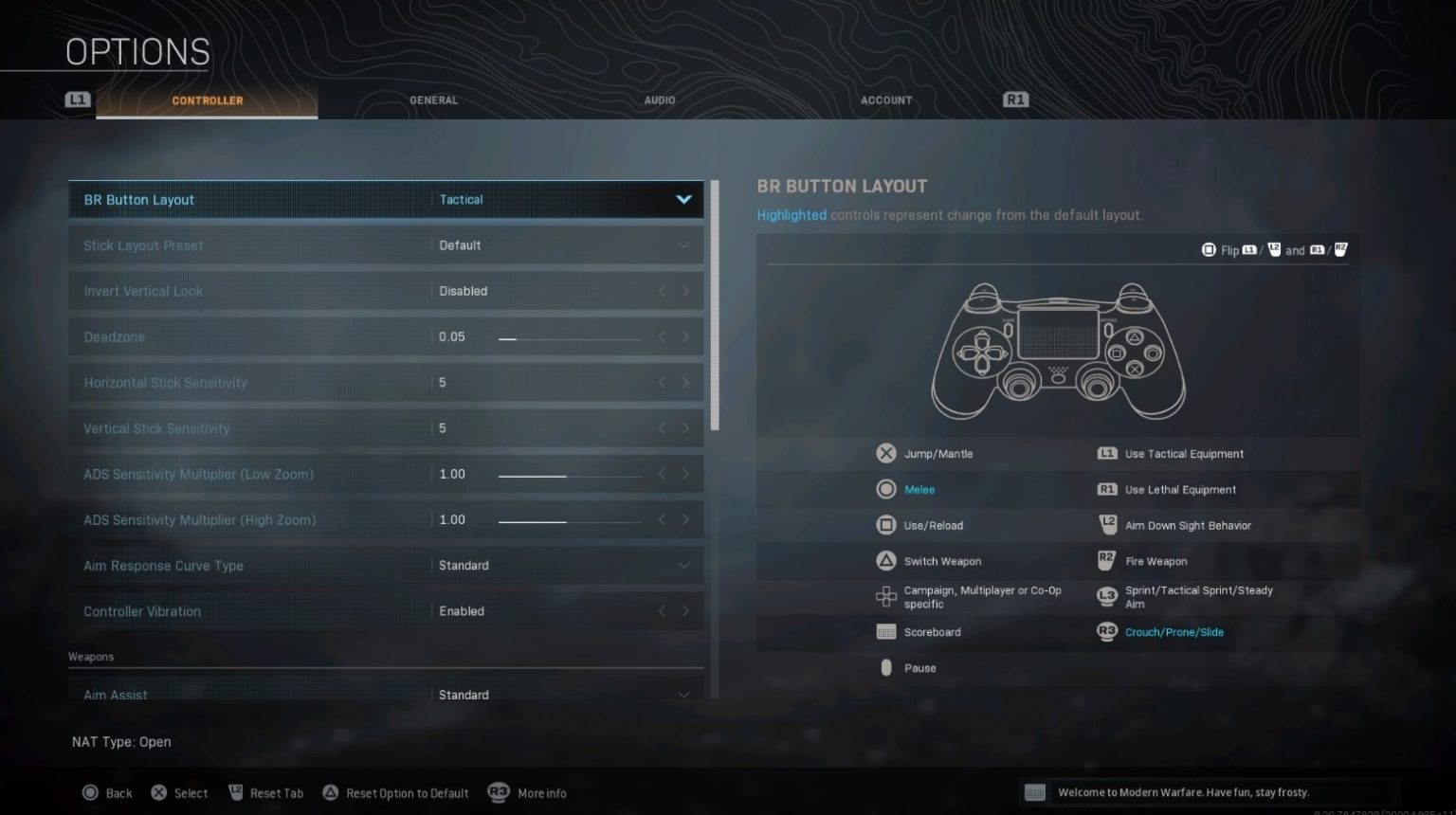Click the R3 Crouch/Prone/Slide stick icon
The height and width of the screenshot is (815, 1456).
[1106, 631]
